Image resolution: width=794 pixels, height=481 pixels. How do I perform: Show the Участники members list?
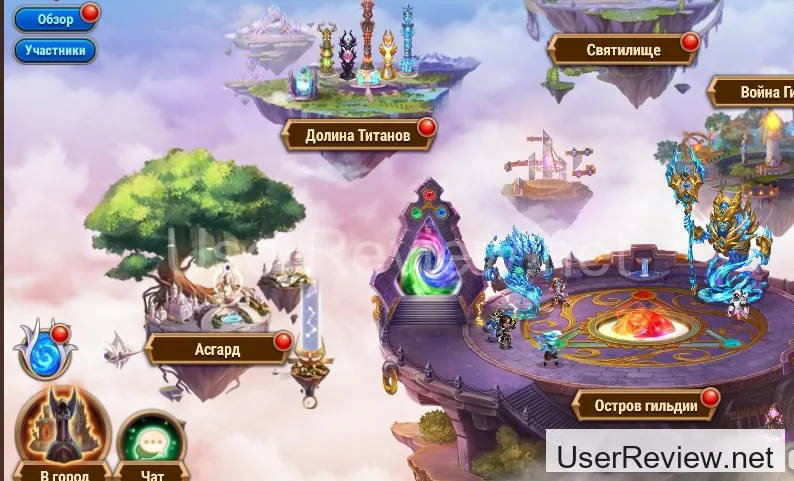point(55,50)
